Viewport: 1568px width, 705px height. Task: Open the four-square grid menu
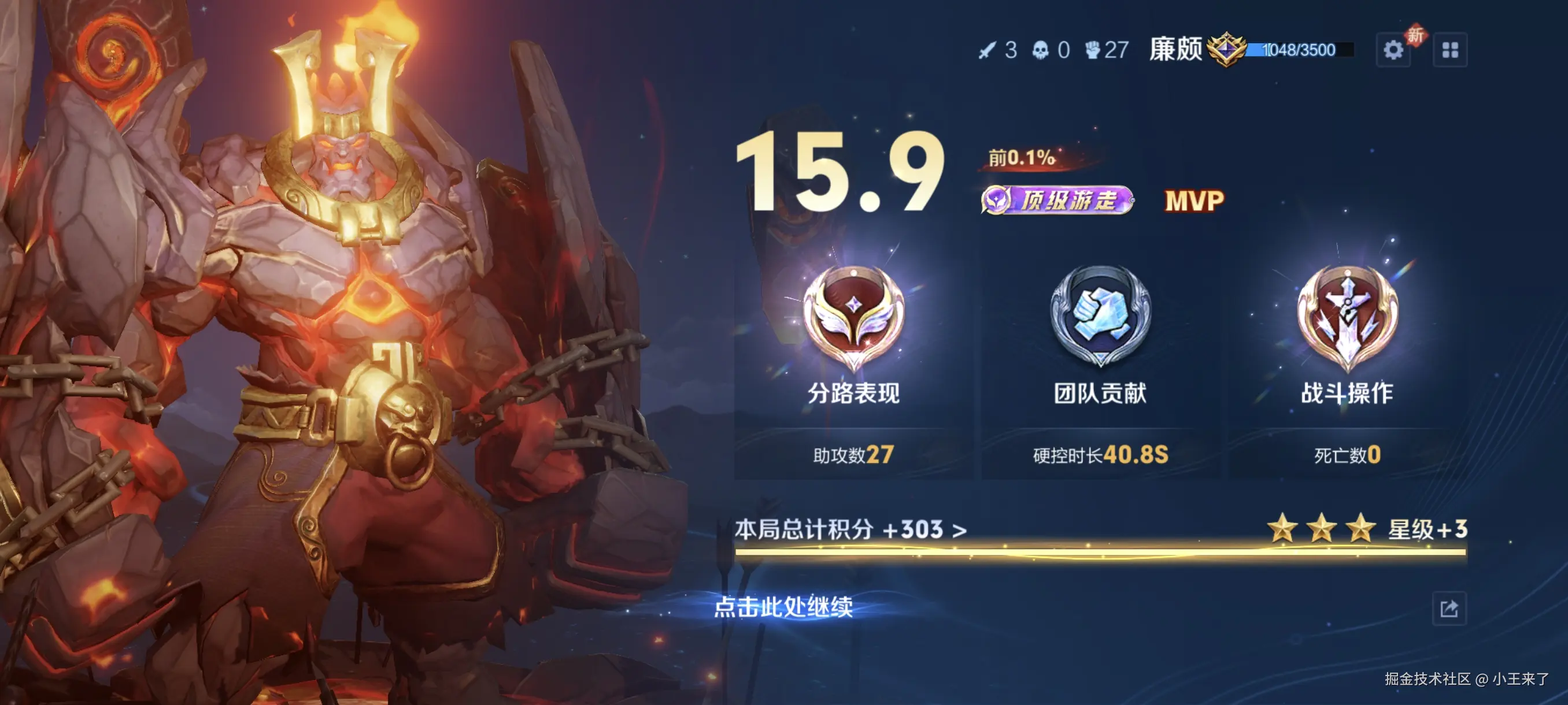[1450, 50]
